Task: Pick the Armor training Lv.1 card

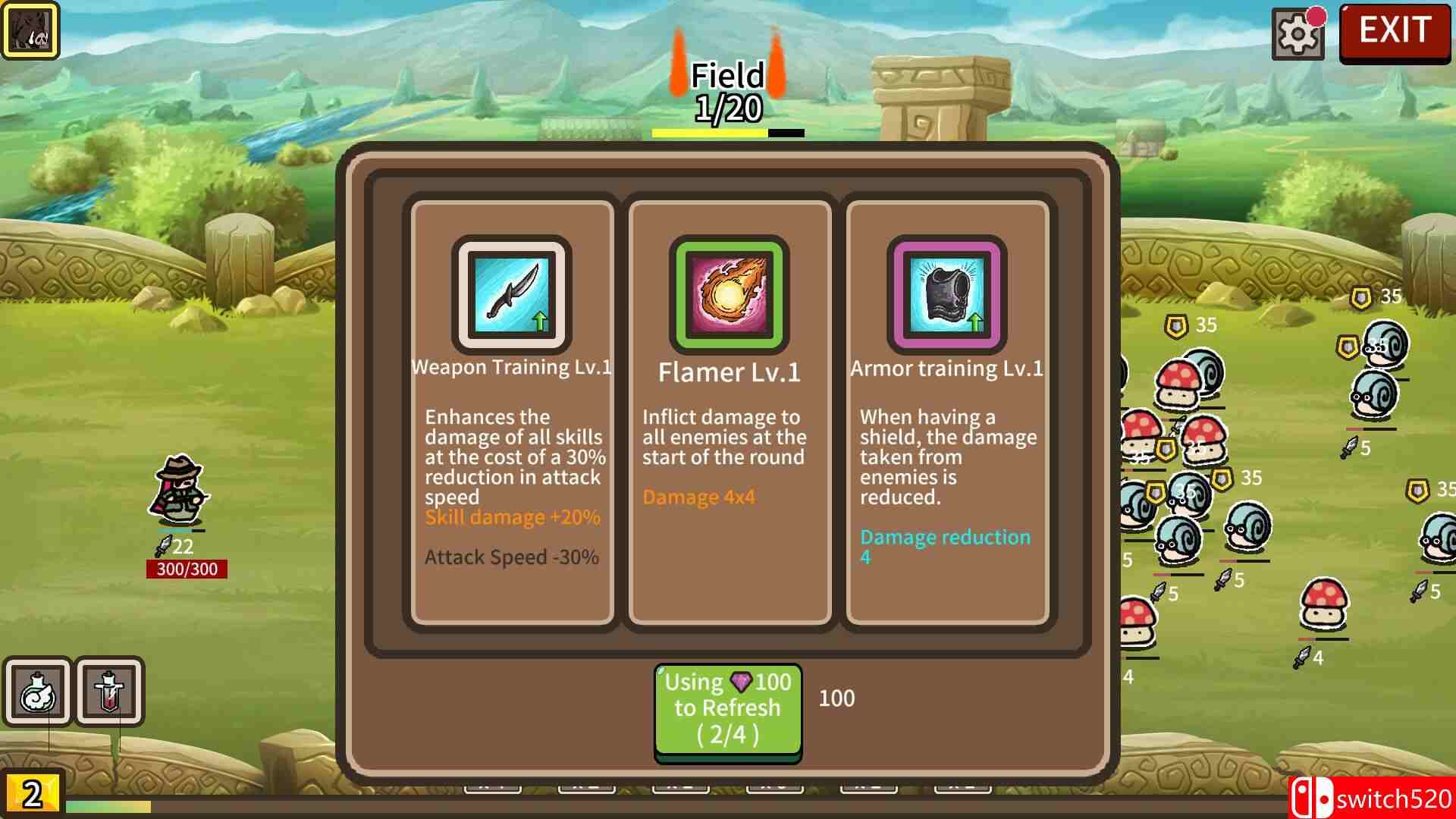Action: (946, 413)
